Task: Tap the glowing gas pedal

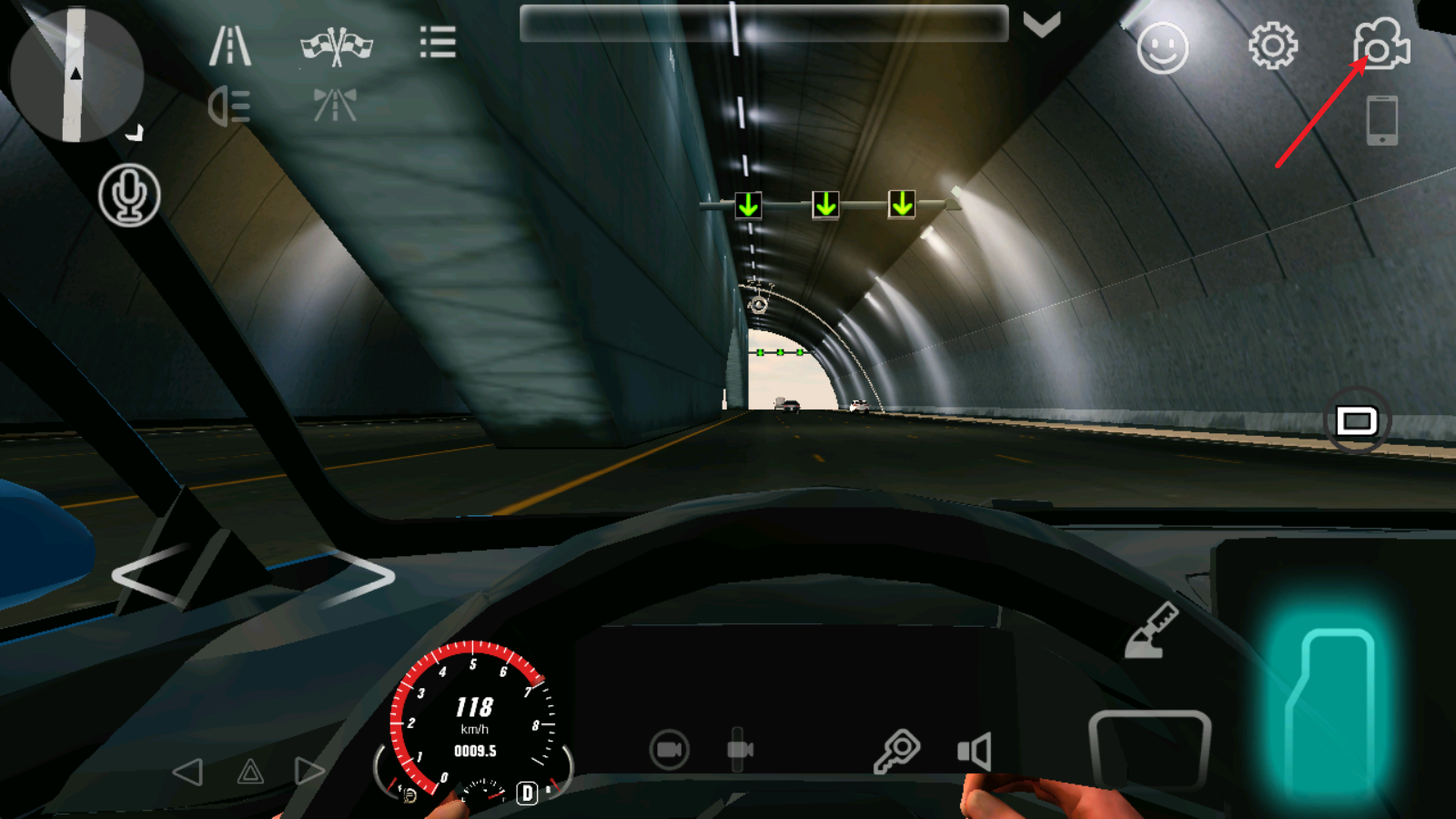Action: [x=1330, y=710]
